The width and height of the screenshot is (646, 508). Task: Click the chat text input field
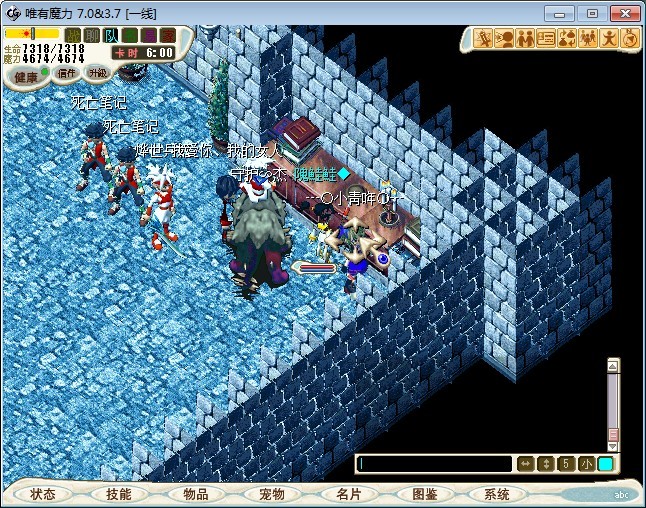tap(434, 464)
